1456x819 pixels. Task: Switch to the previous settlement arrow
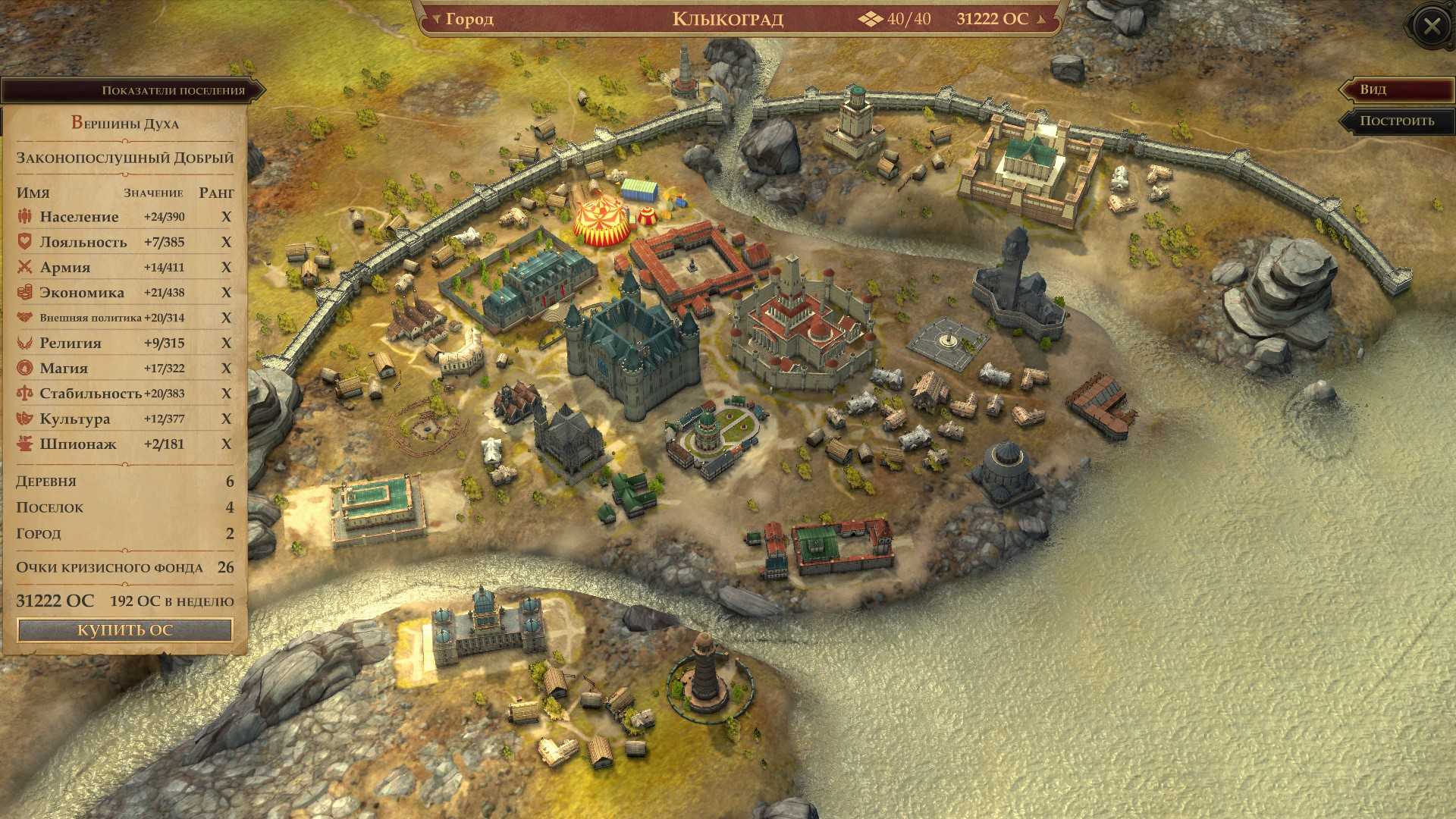436,19
